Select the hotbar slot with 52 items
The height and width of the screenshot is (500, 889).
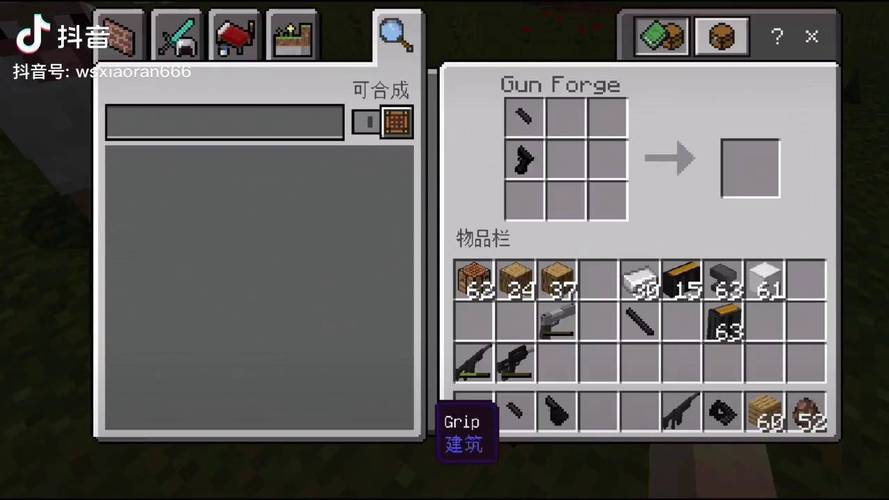tap(806, 411)
